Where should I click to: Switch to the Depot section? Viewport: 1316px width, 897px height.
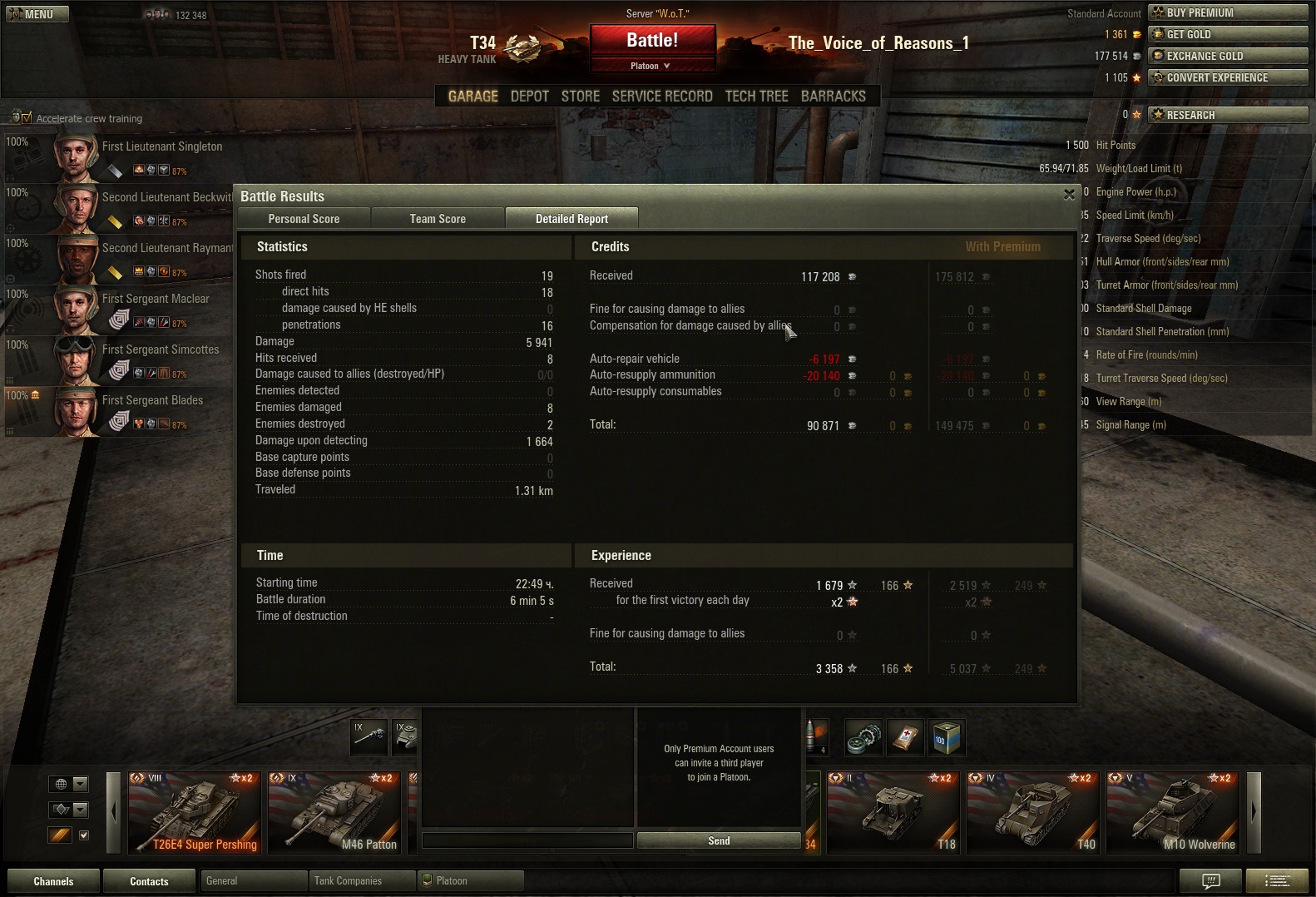[x=529, y=97]
